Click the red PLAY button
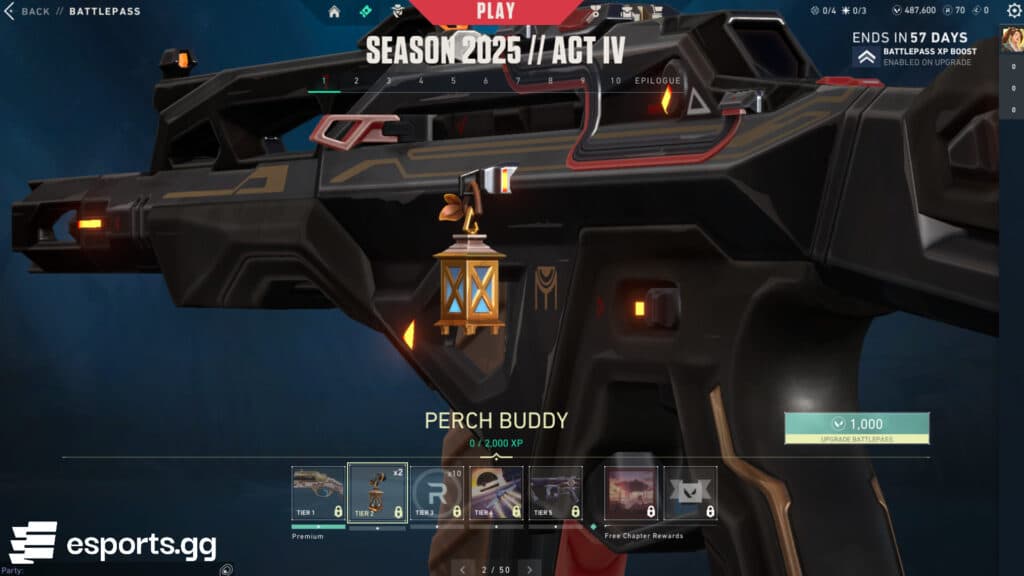The height and width of the screenshot is (576, 1024). [495, 12]
